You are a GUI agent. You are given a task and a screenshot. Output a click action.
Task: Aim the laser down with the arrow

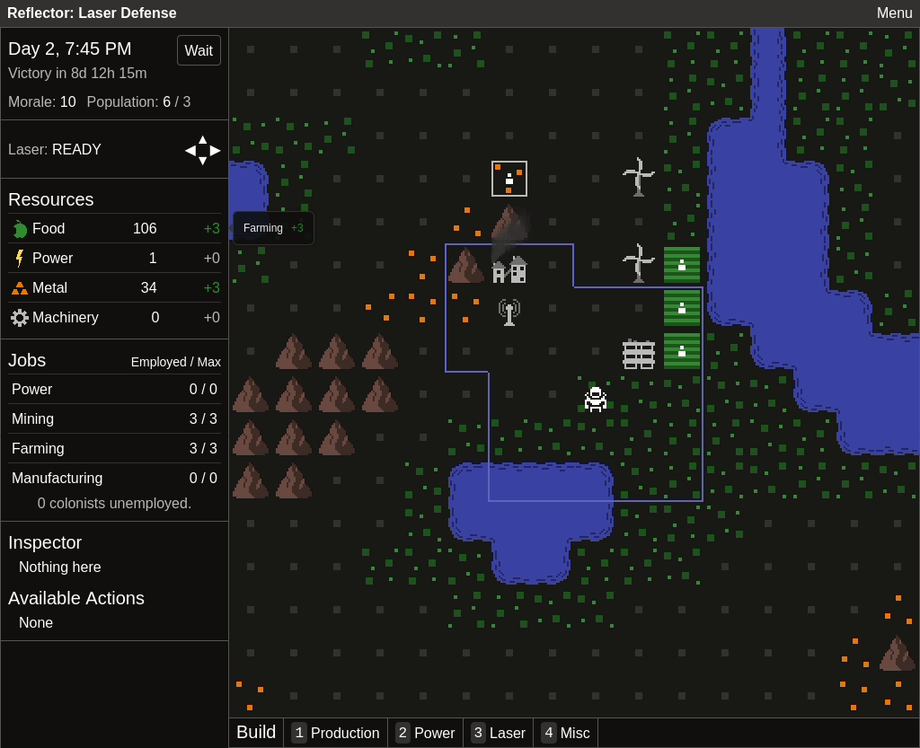203,161
